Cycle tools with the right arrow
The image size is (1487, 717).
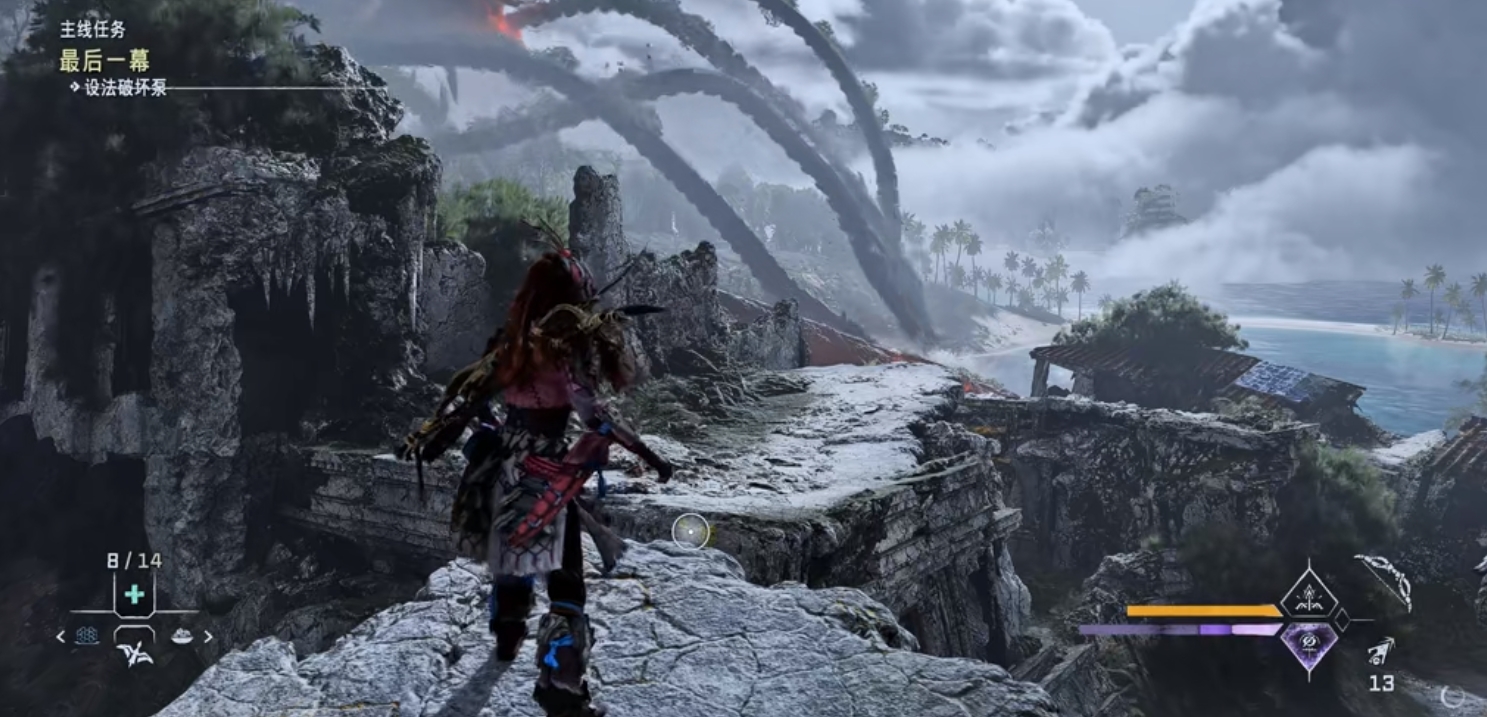[x=208, y=636]
